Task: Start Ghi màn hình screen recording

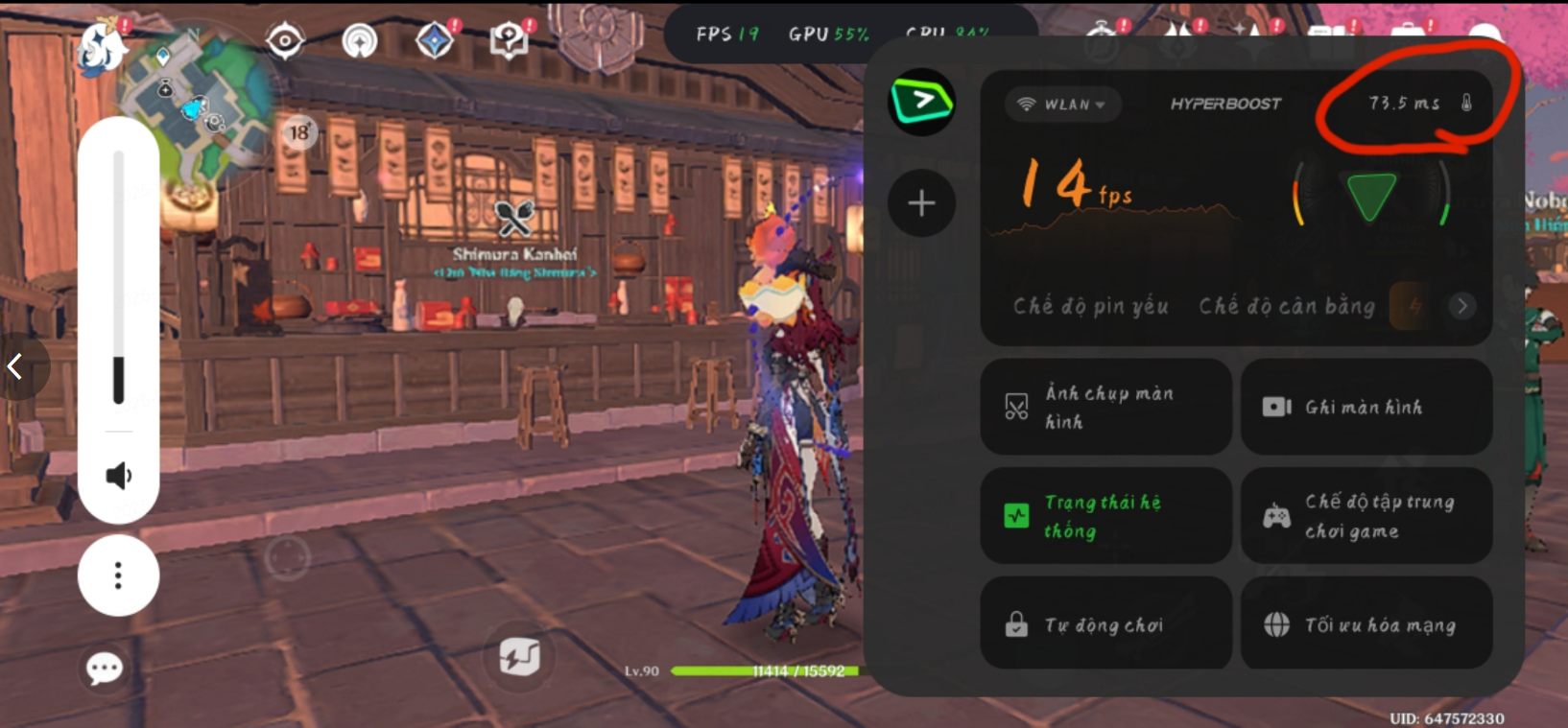Action: (1366, 407)
